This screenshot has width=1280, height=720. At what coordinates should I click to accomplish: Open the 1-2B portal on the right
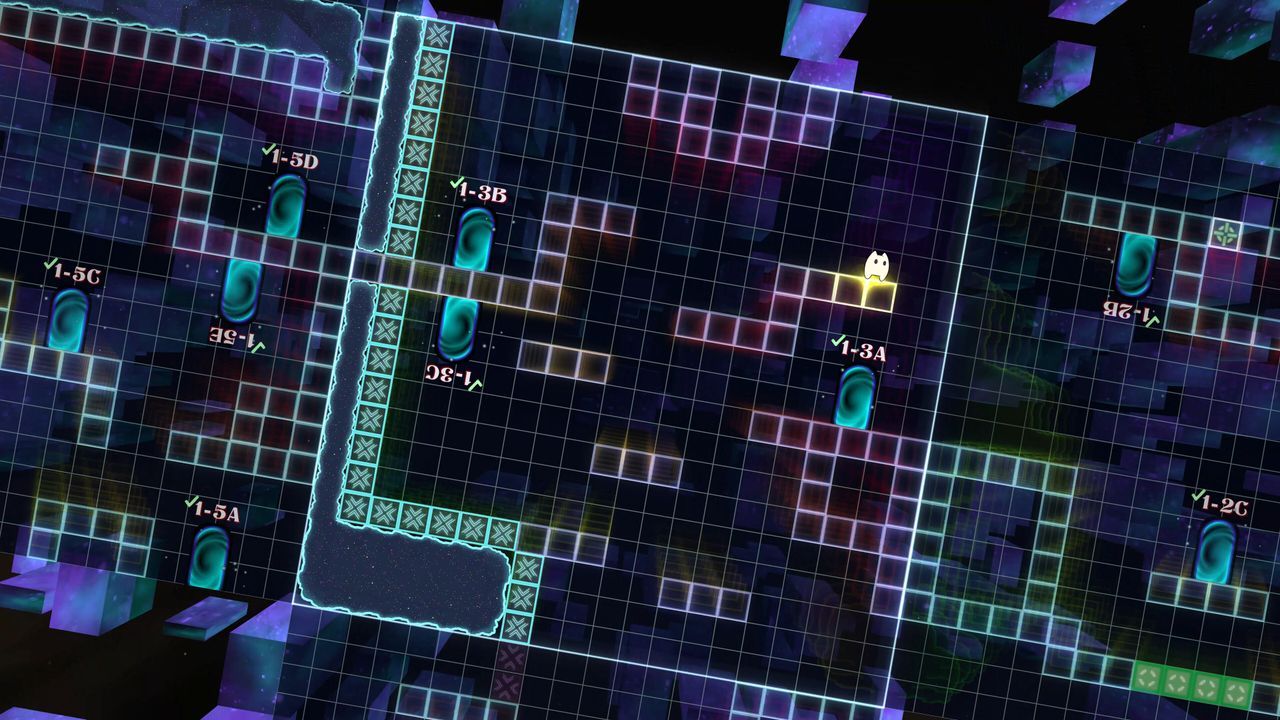pos(1135,265)
